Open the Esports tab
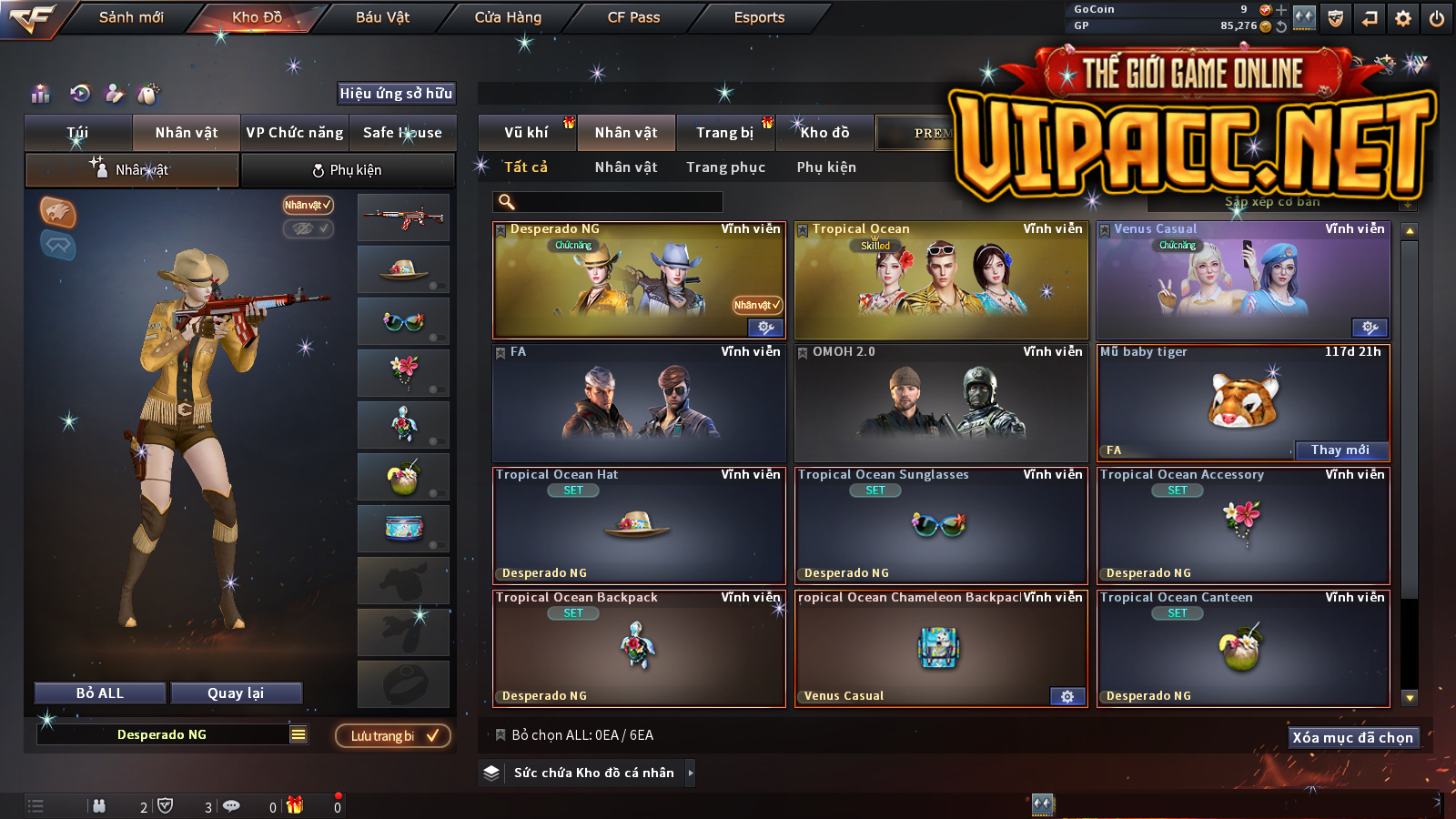This screenshot has height=819, width=1456. coord(759,17)
